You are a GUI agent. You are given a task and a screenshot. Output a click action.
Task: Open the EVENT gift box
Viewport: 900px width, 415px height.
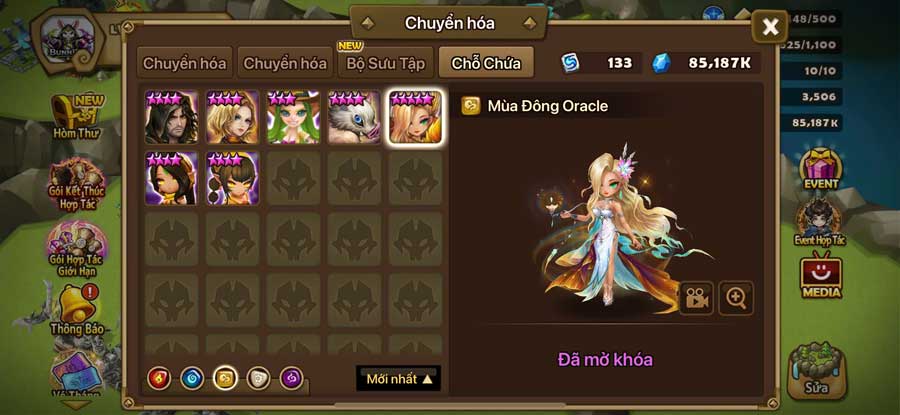821,169
